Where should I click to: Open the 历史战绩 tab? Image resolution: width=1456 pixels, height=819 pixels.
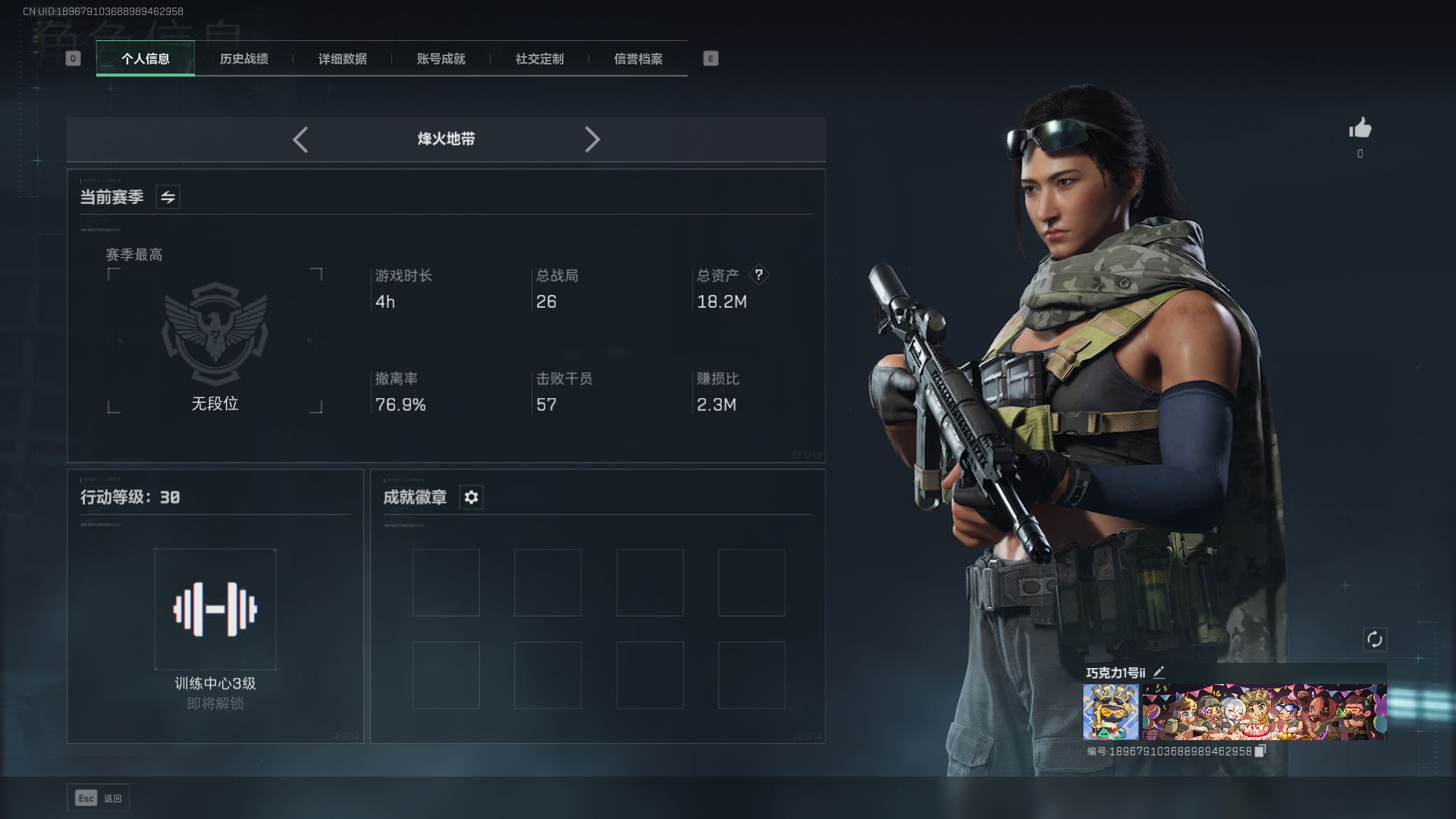pos(243,59)
